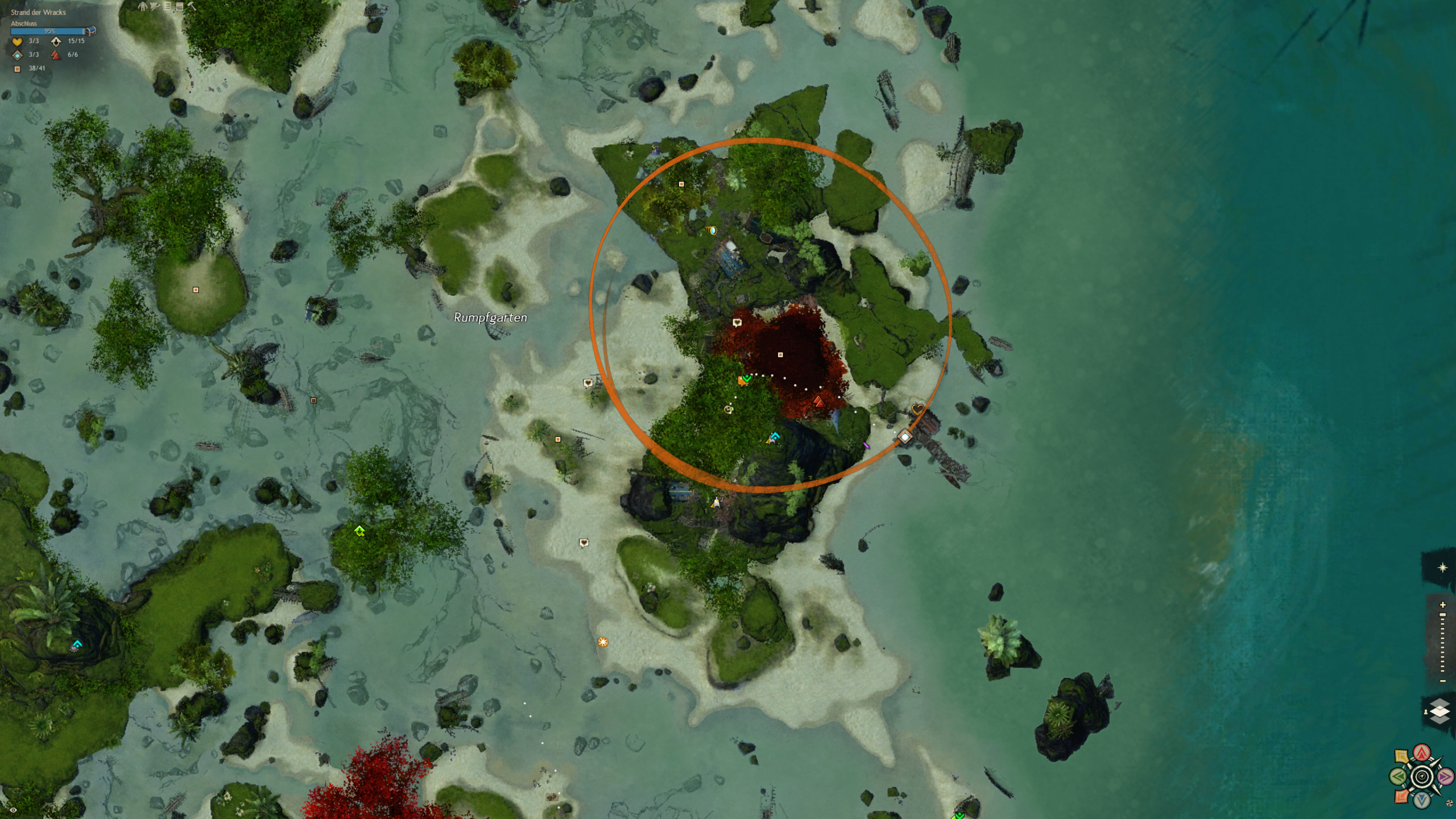Select the green star personal story marker
Viewport: 1456px width, 819px height.
[359, 531]
